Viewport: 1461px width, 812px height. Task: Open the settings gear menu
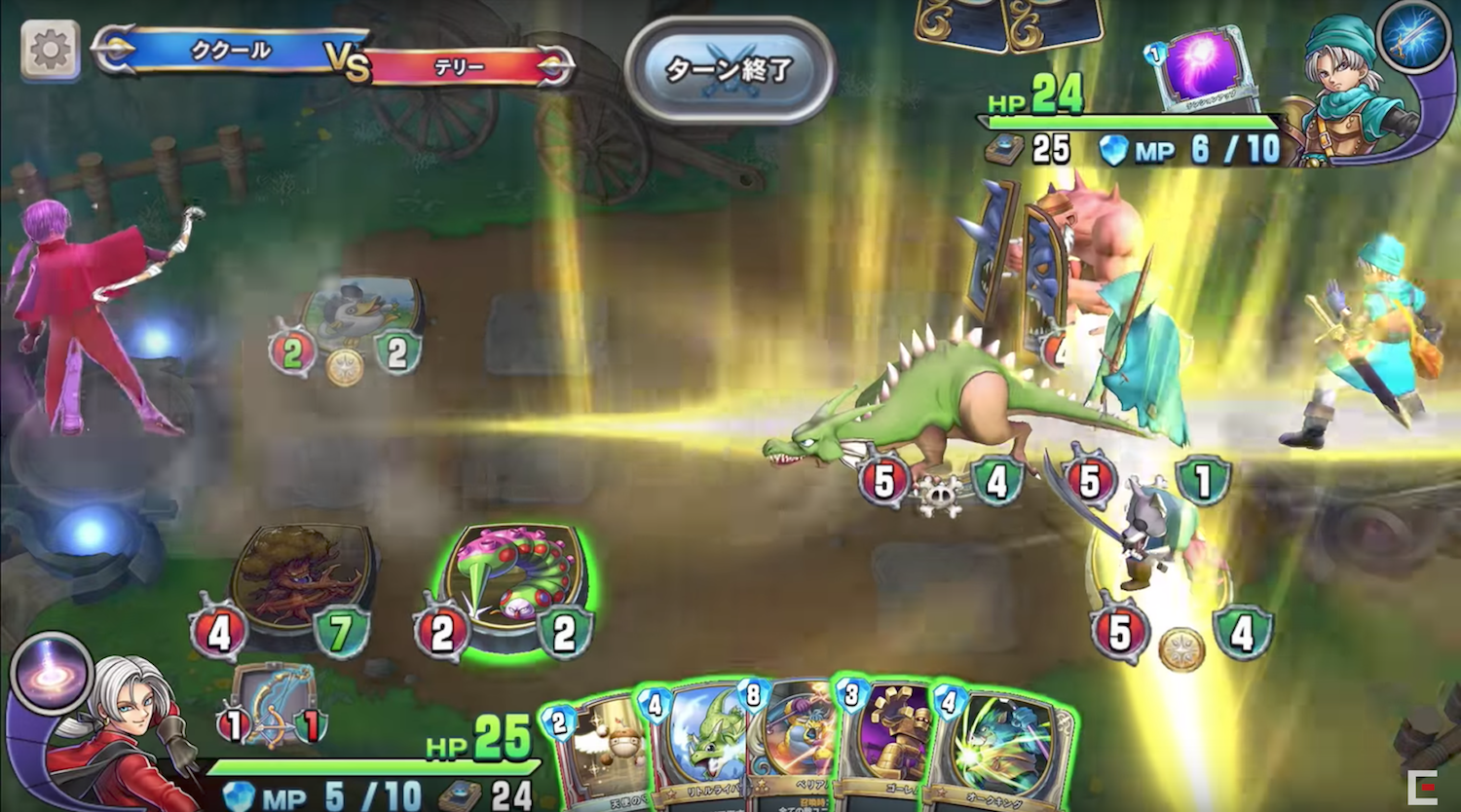(x=50, y=50)
